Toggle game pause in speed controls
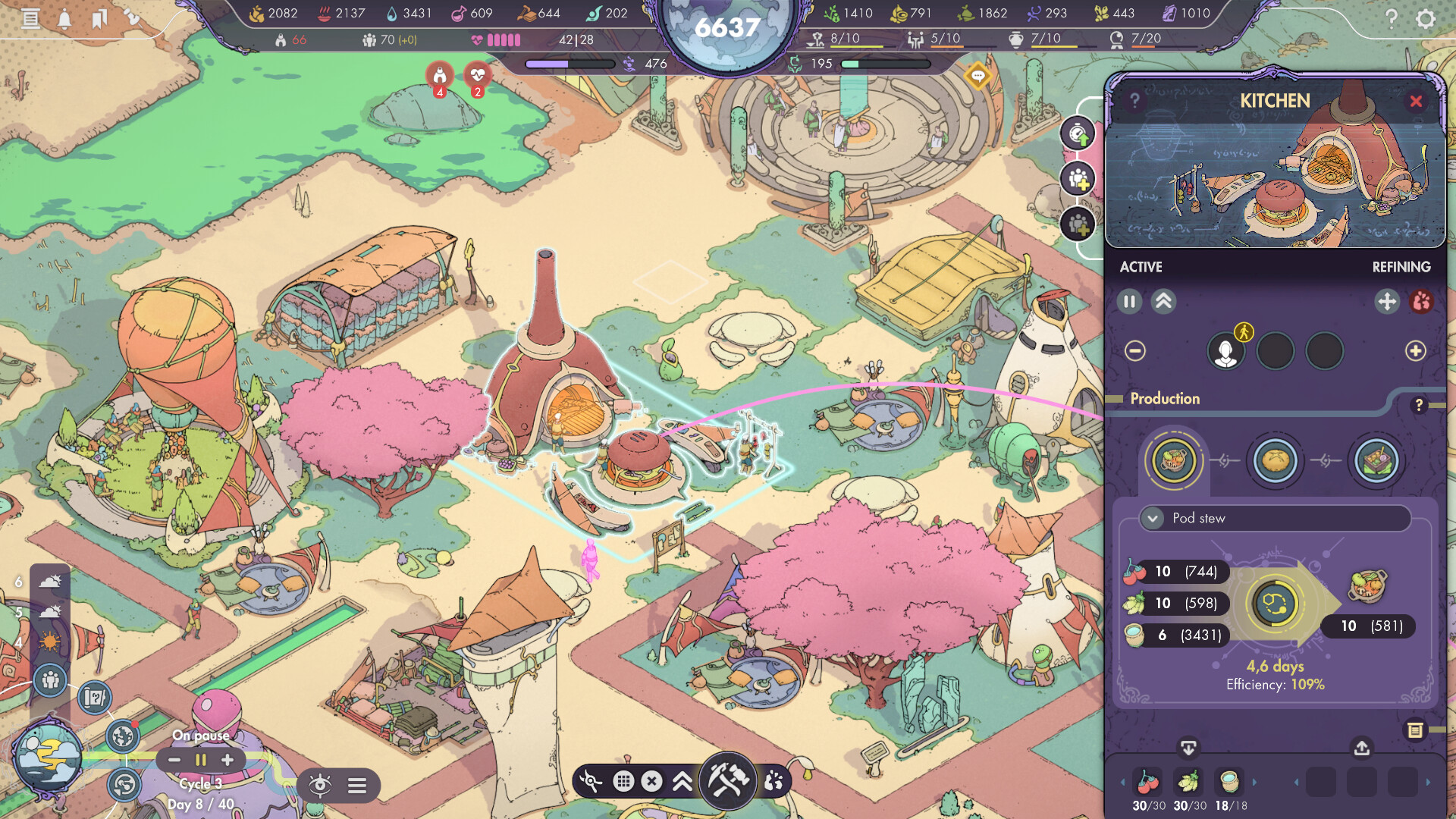This screenshot has height=819, width=1456. (x=201, y=760)
